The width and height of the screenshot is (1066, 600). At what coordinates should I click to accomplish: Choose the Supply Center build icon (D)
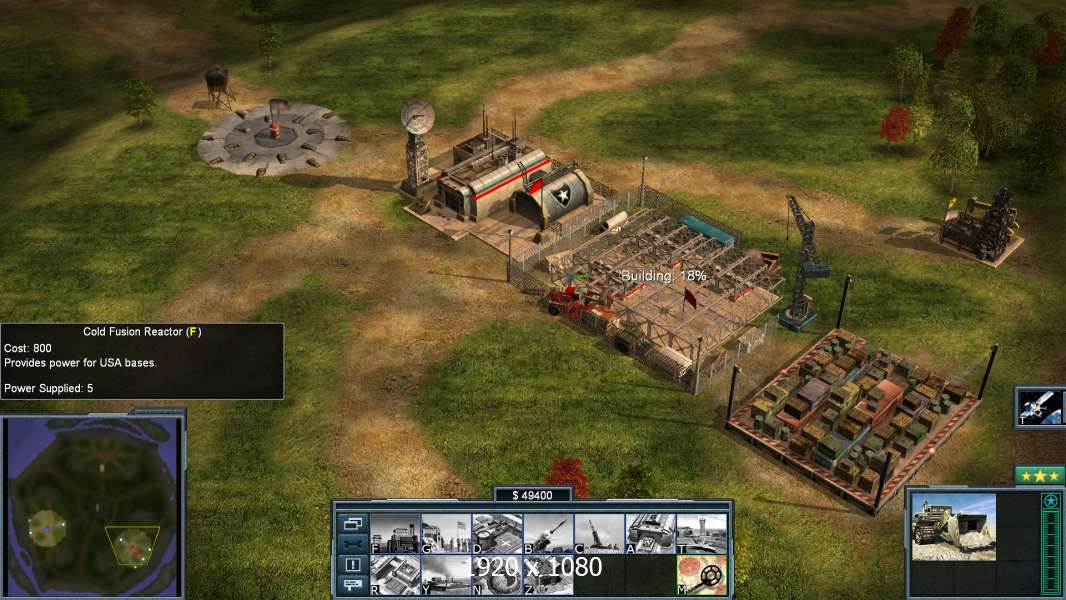(497, 534)
